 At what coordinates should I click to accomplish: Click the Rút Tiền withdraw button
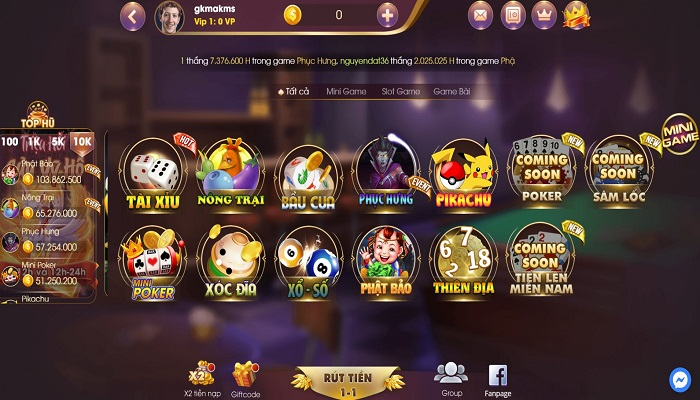click(348, 379)
